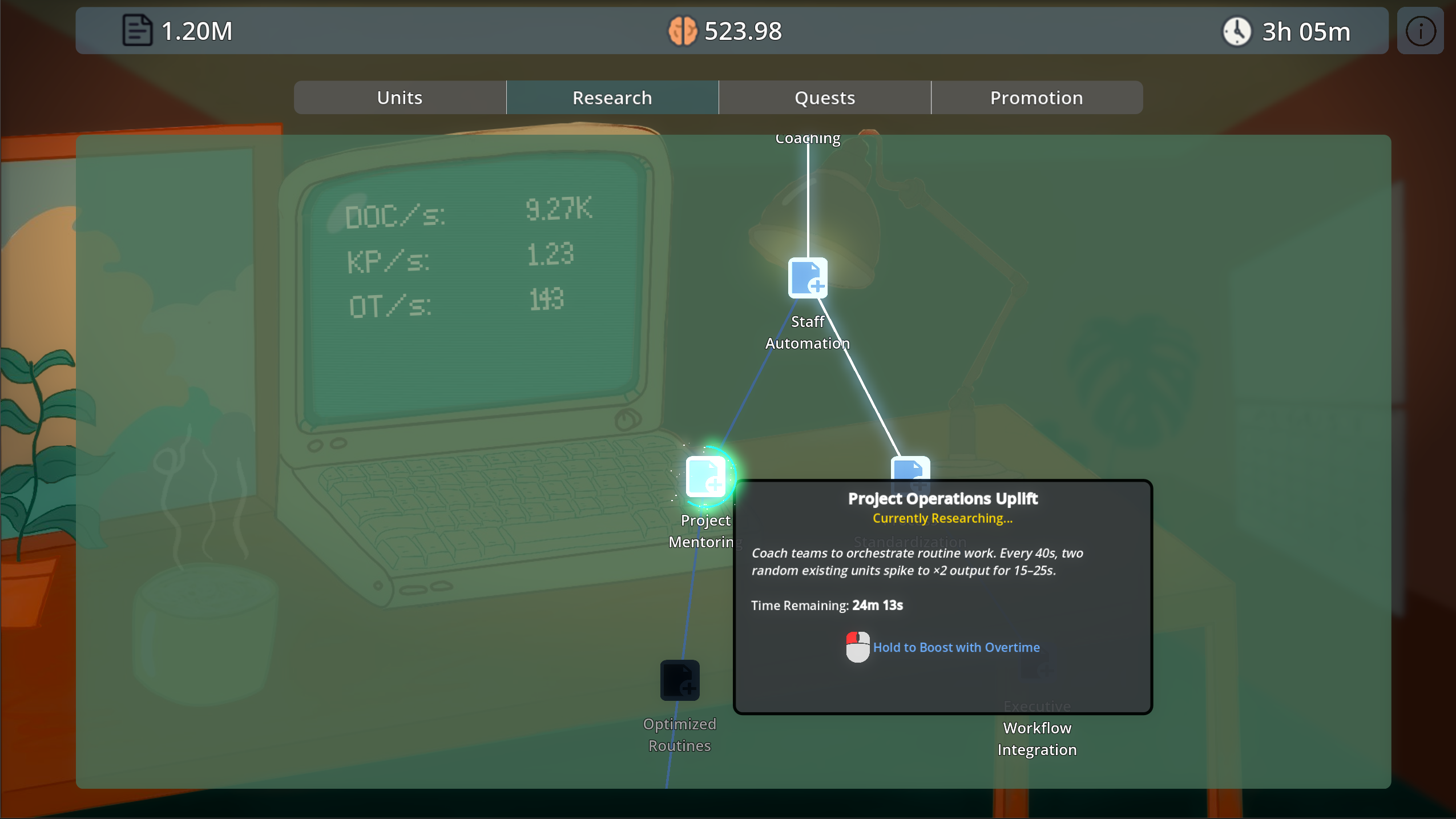The height and width of the screenshot is (819, 1456).
Task: Click the Currently Researching status text
Action: pyautogui.click(x=942, y=518)
